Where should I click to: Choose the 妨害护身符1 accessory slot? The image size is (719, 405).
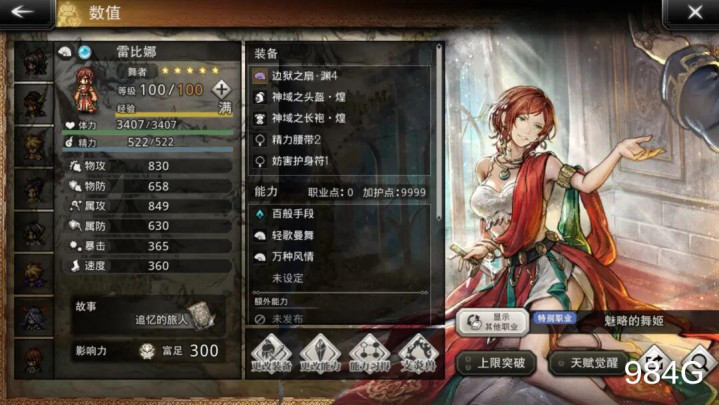pos(338,160)
